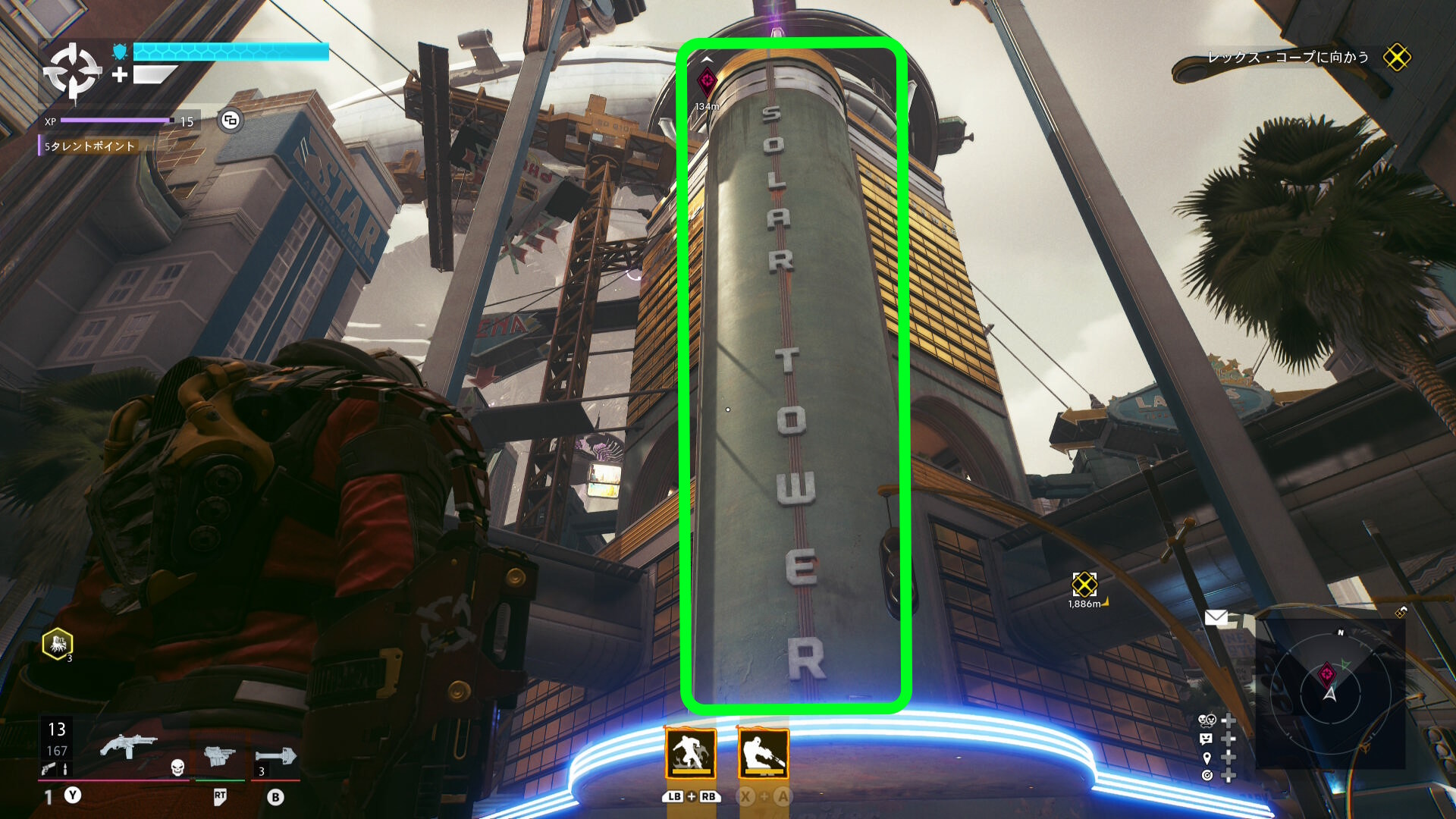Image resolution: width=1456 pixels, height=819 pixels.
Task: Open the minimap radar
Action: [x=1329, y=692]
